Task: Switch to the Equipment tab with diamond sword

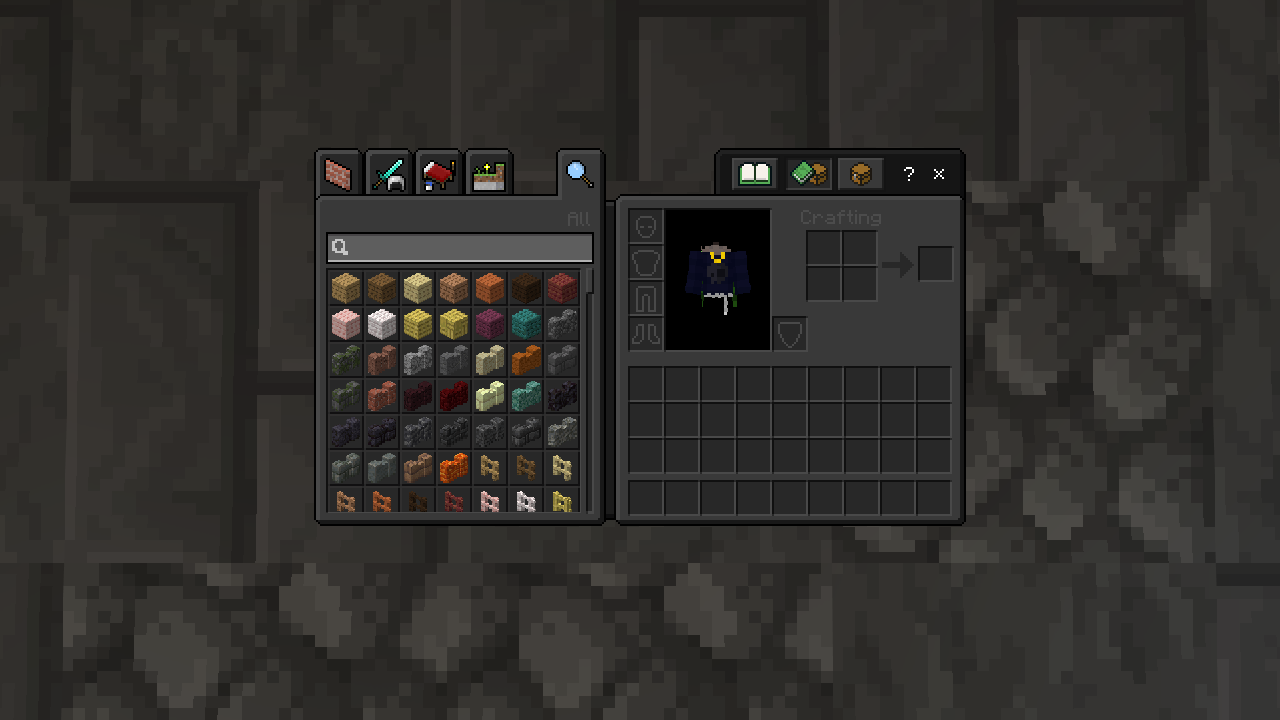Action: pyautogui.click(x=388, y=175)
